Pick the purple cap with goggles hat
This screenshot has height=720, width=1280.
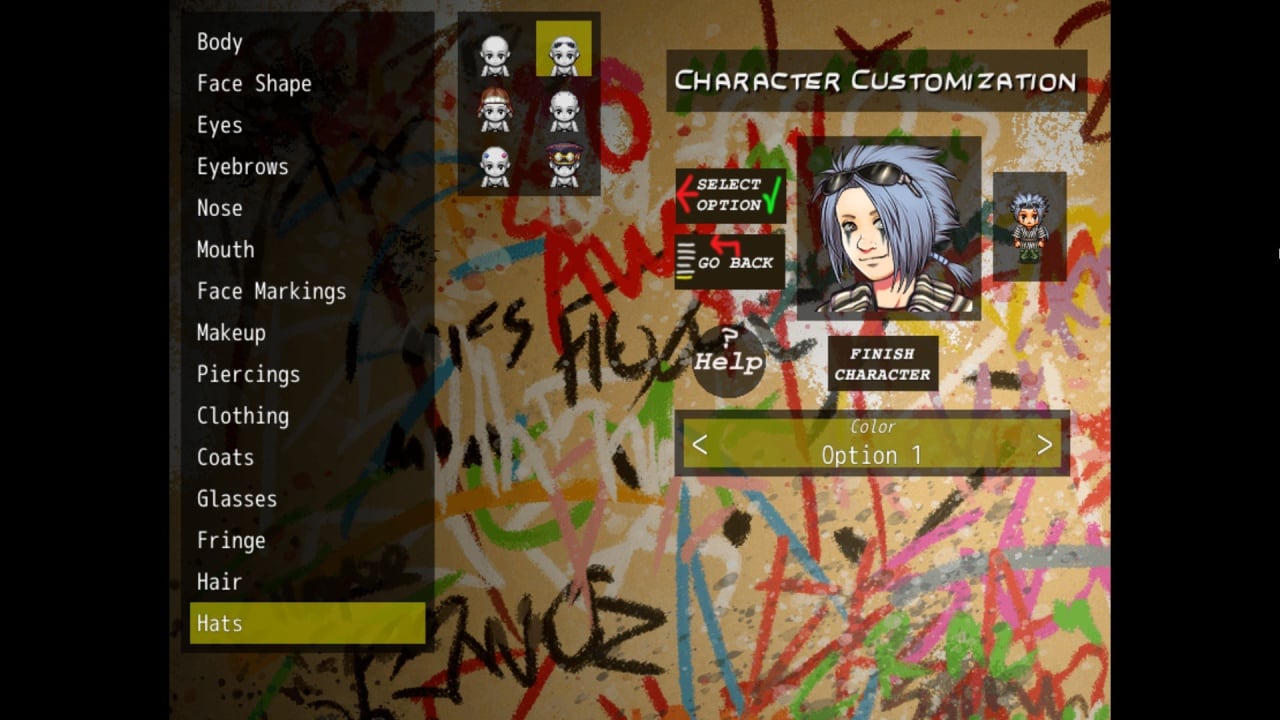click(x=564, y=166)
